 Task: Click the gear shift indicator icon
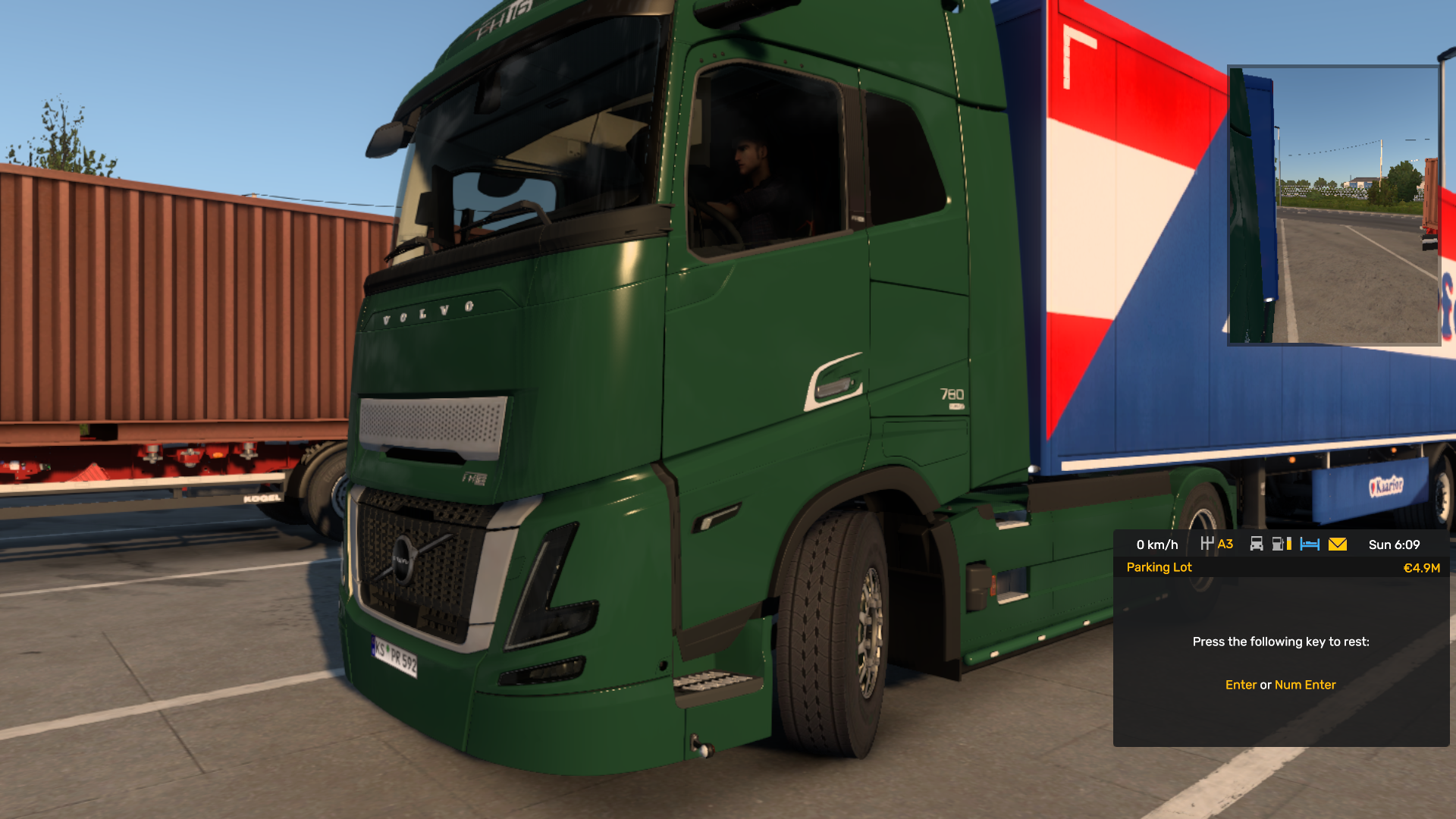click(x=1208, y=544)
